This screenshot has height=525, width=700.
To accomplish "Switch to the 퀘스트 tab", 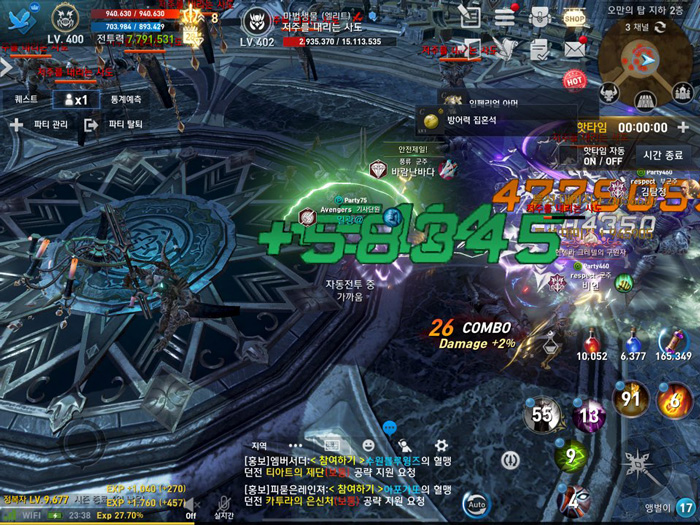I will click(x=26, y=99).
